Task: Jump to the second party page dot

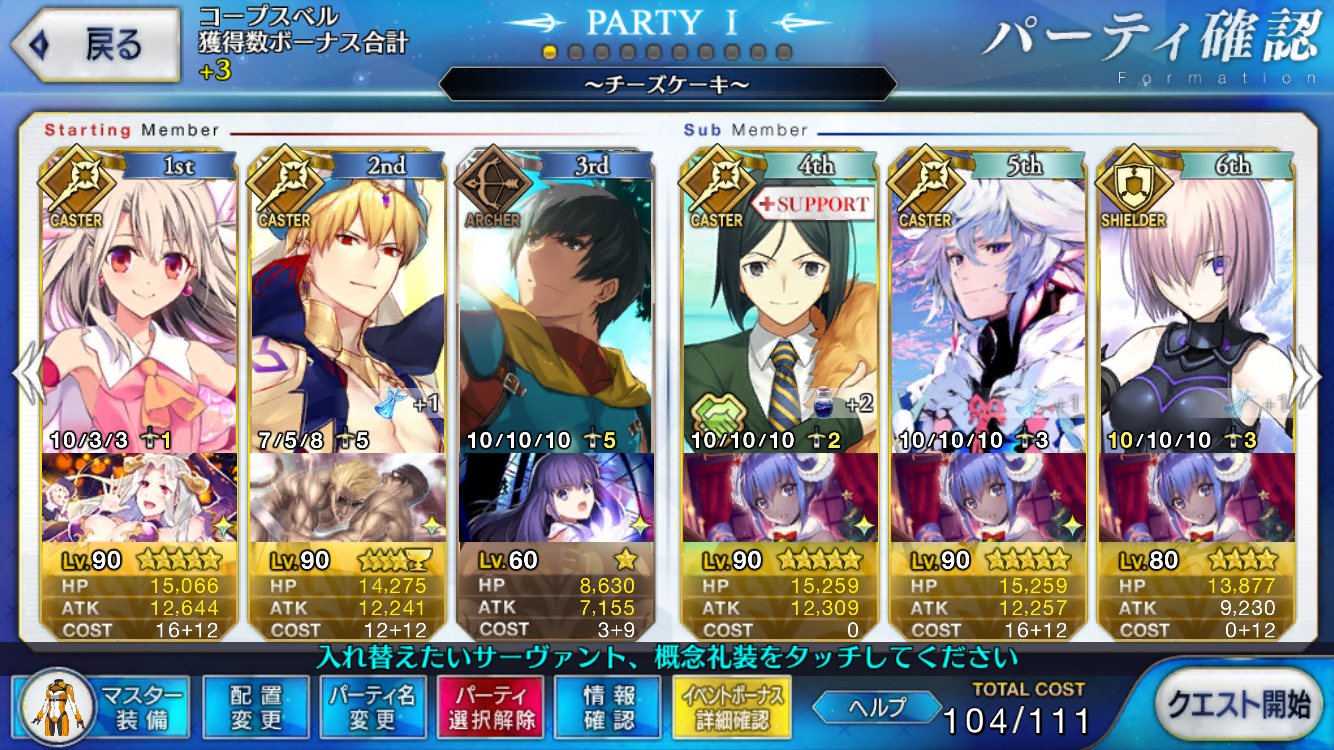Action: (576, 52)
